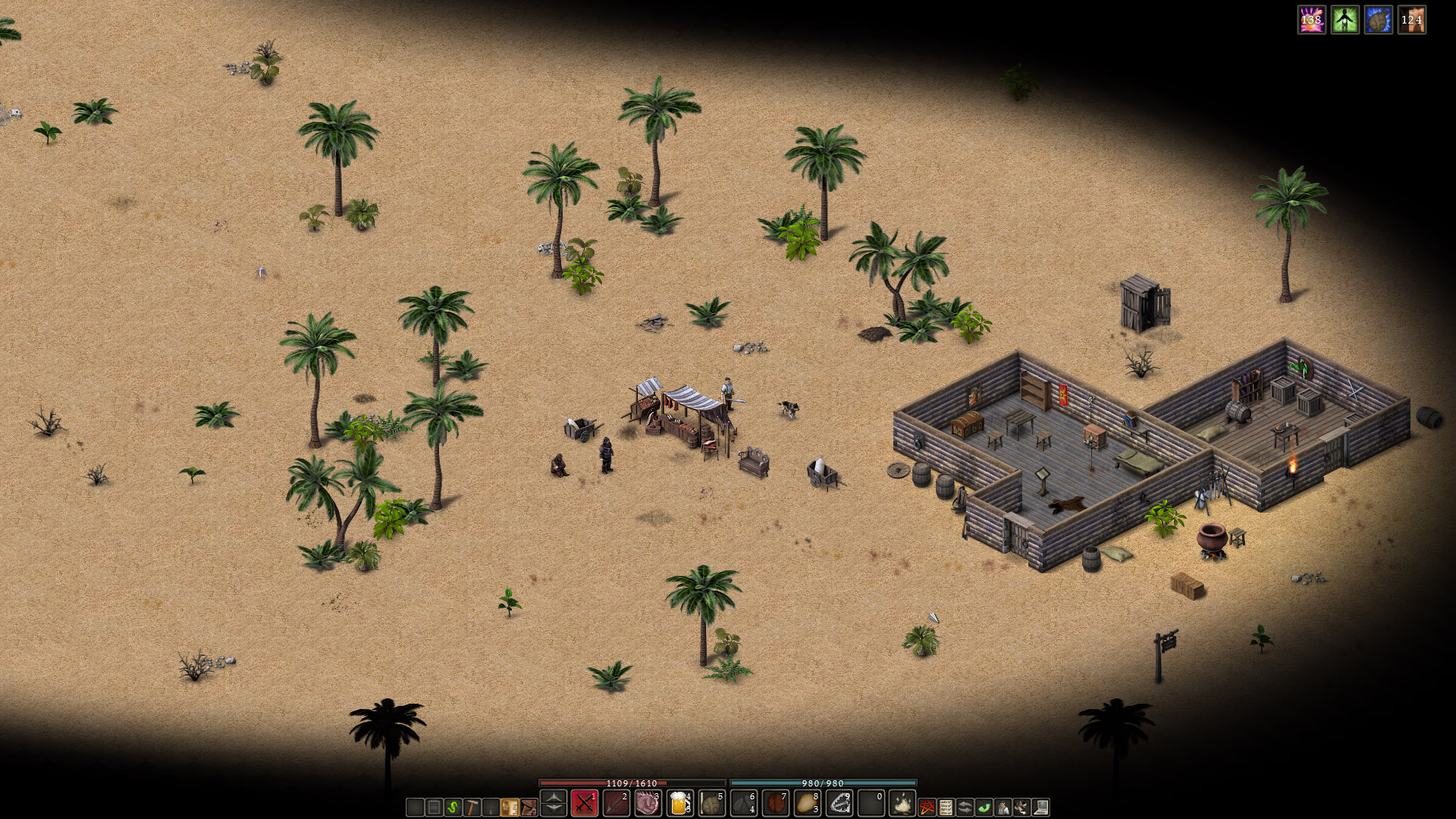
Task: Drink the beer mug in slot 4
Action: (x=679, y=803)
